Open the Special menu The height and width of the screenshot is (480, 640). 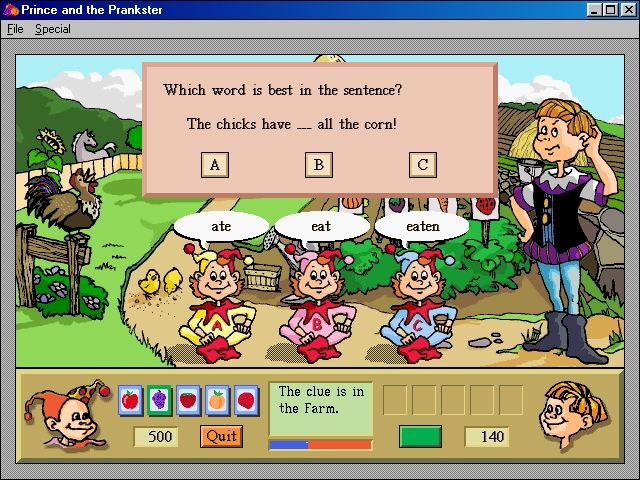53,29
